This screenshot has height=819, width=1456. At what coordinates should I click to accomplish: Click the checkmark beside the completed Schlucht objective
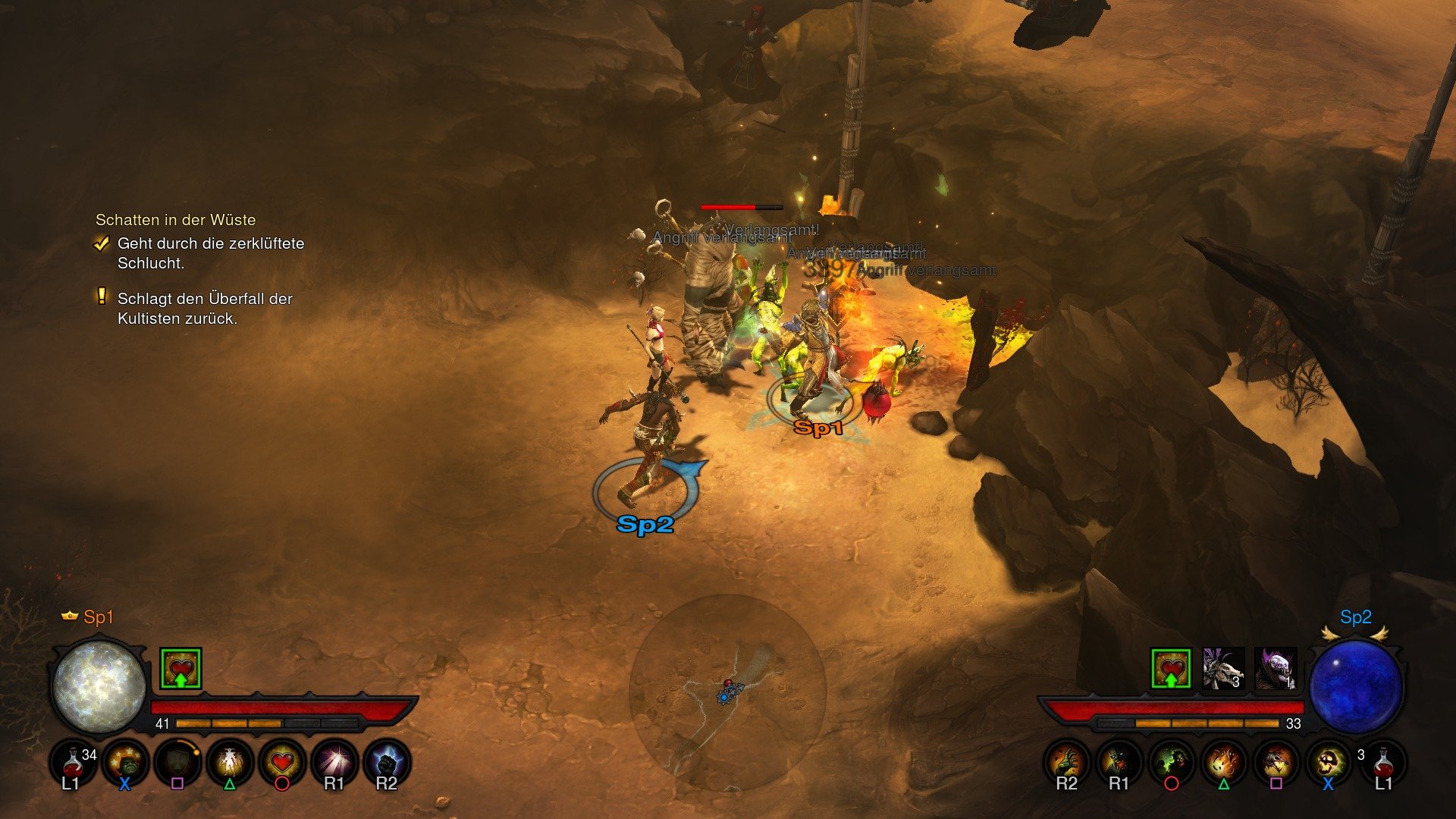pos(102,243)
